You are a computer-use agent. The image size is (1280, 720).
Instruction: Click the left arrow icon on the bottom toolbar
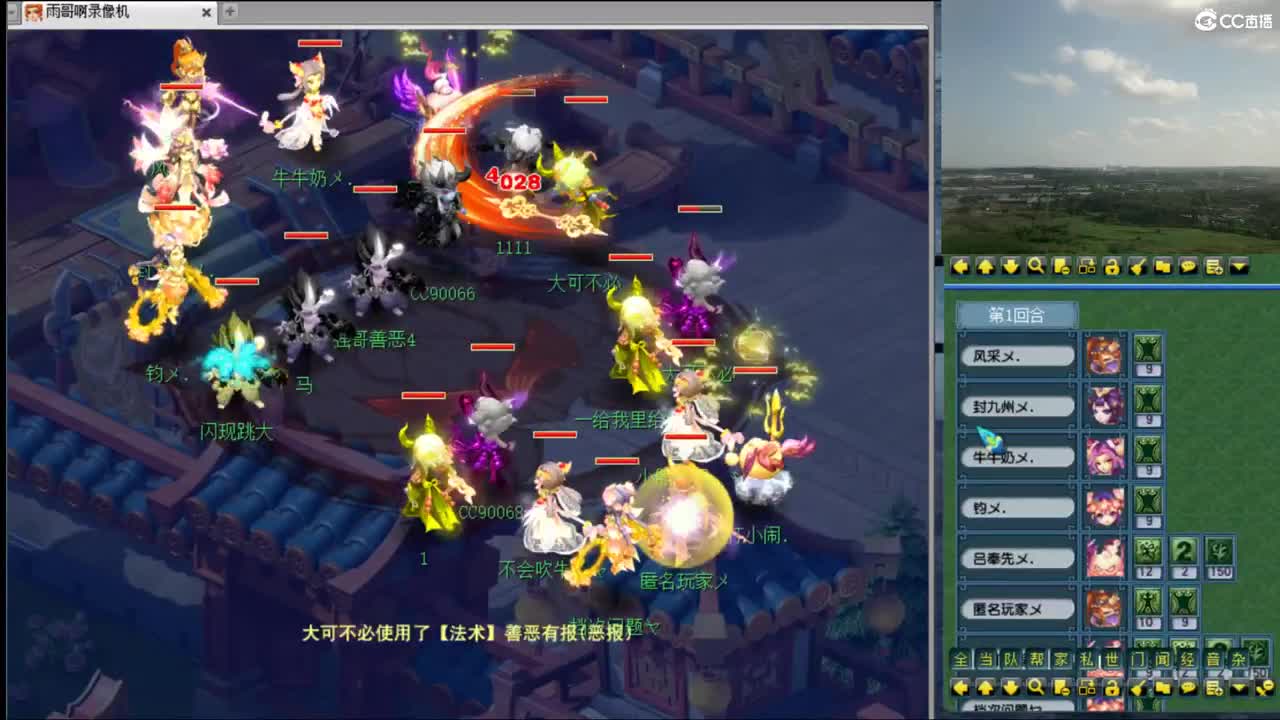pos(962,688)
